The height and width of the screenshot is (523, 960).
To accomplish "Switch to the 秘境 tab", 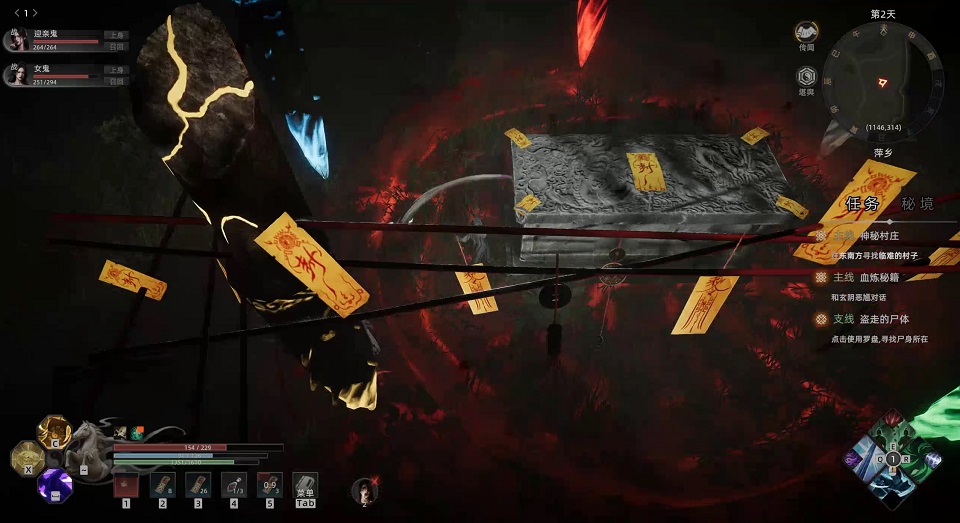I will click(x=916, y=203).
